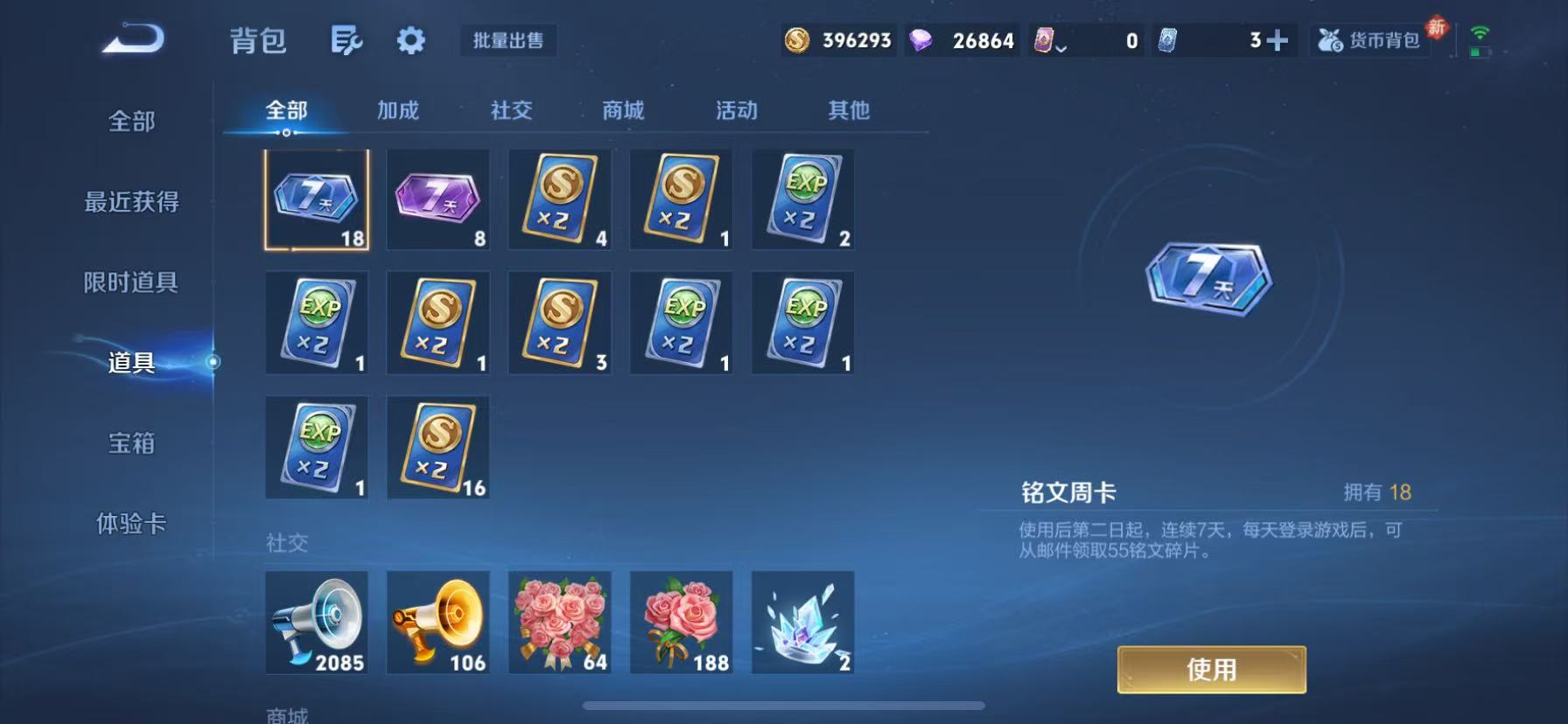Select the rose bouquet item with count 64

pos(559,623)
